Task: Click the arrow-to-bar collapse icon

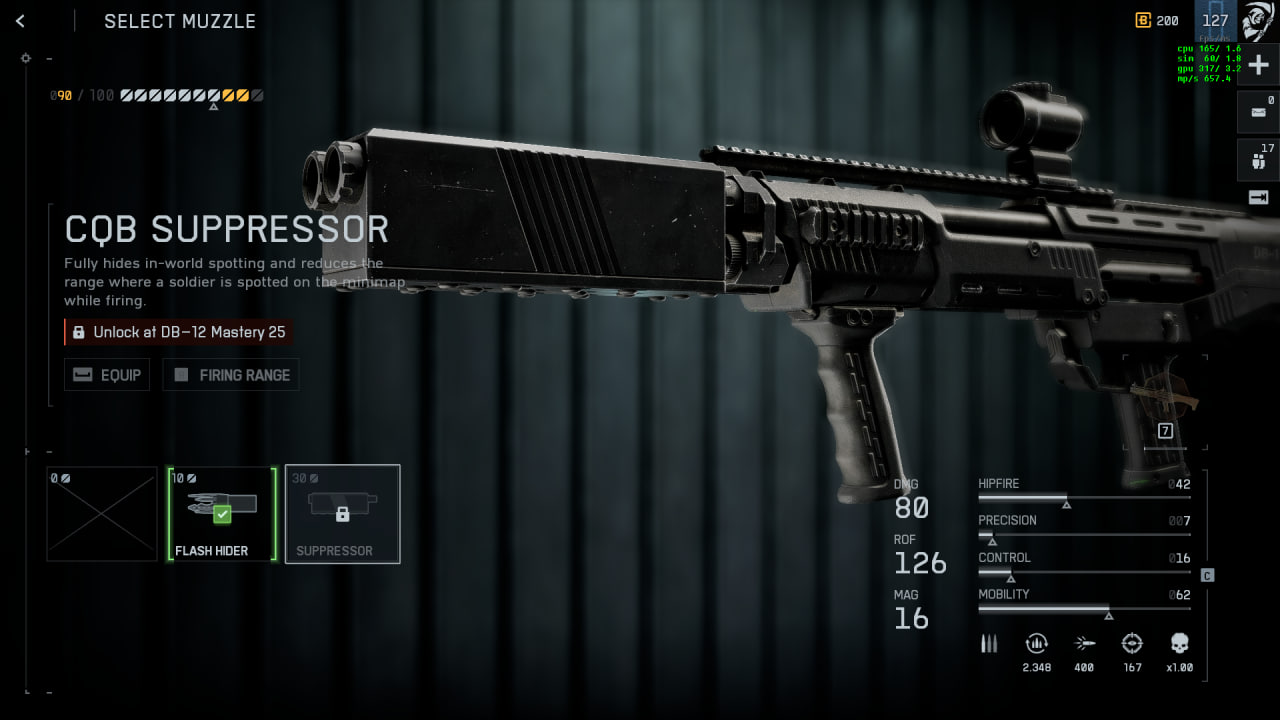Action: (1258, 198)
